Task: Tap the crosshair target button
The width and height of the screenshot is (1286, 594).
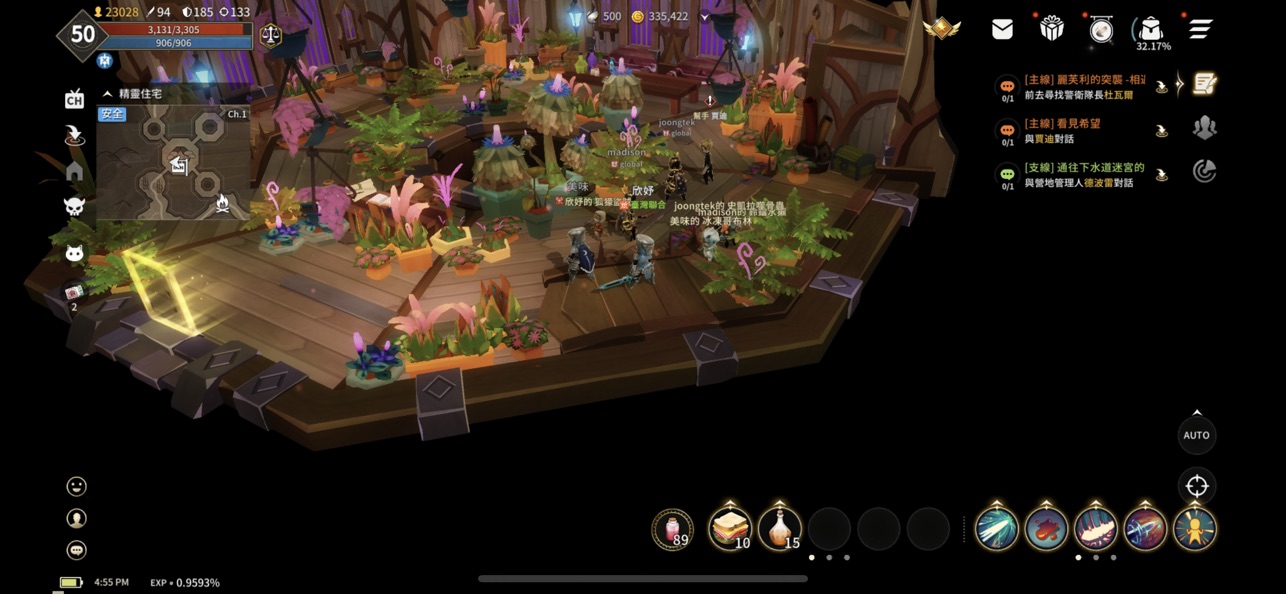Action: coord(1196,487)
